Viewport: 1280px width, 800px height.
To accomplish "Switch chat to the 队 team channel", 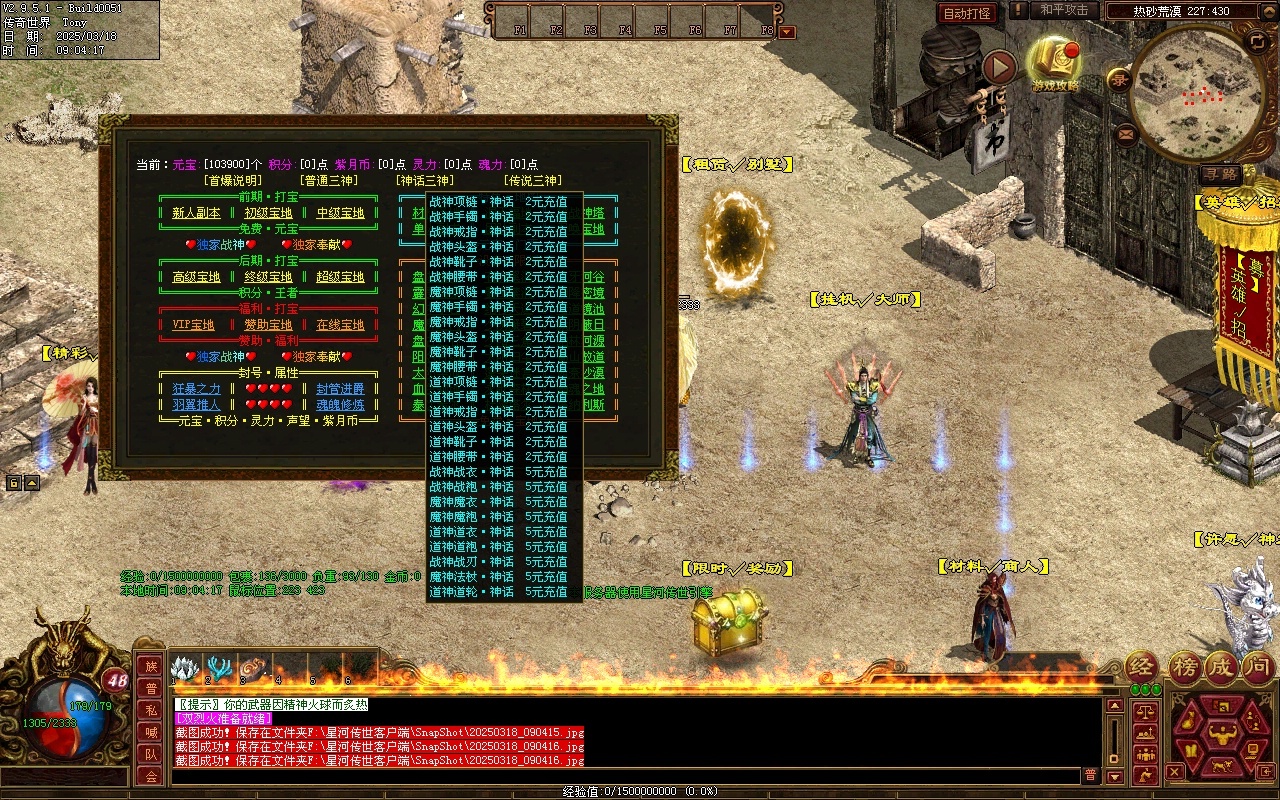I will coord(151,754).
